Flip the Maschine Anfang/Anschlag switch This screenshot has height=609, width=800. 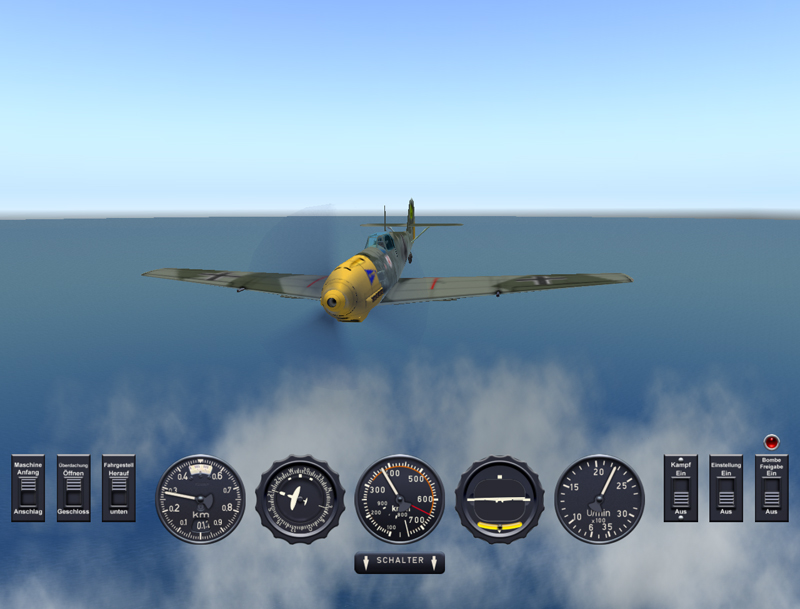click(x=28, y=490)
